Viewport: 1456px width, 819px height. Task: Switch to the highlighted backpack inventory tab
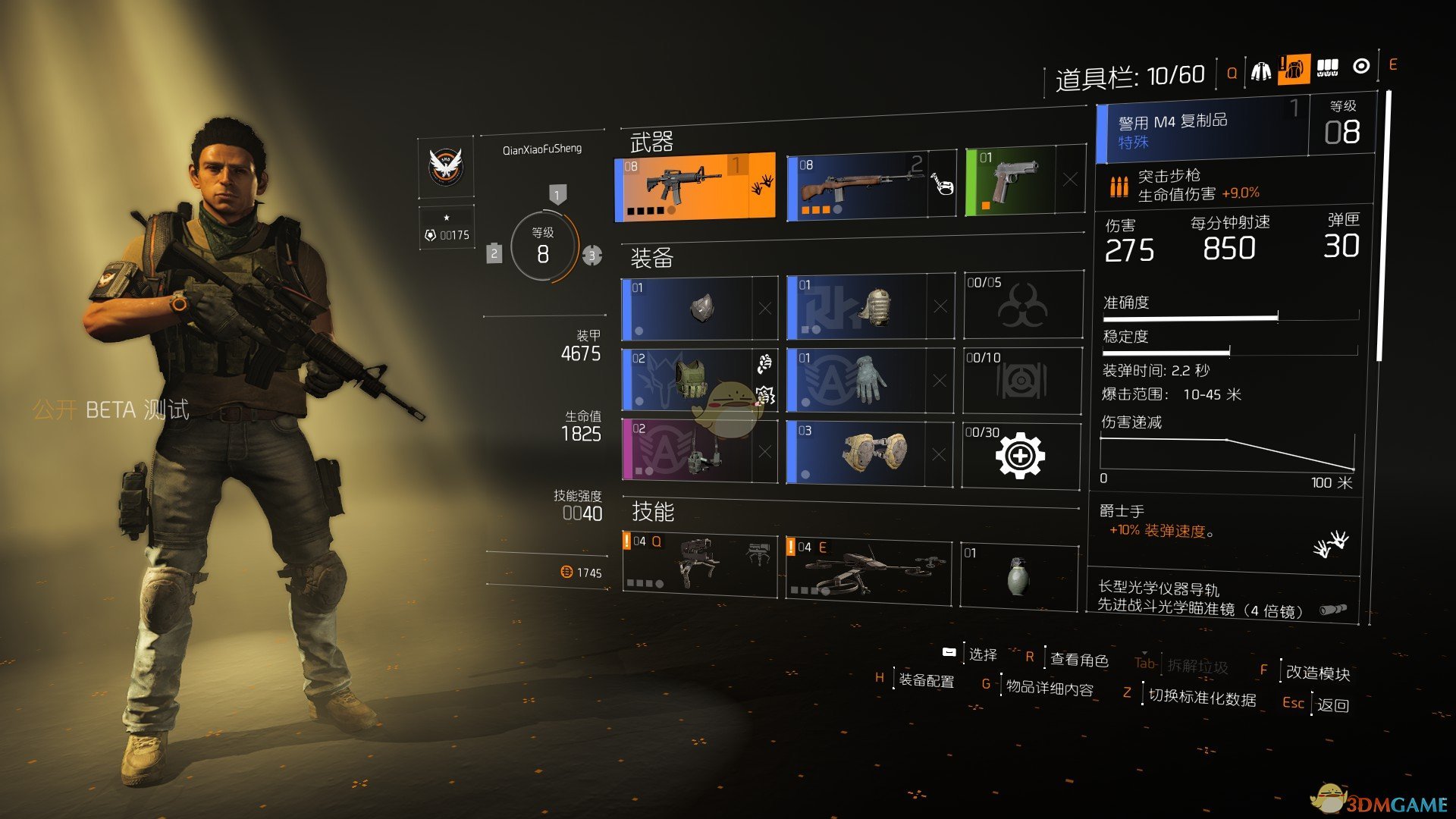click(x=1294, y=70)
